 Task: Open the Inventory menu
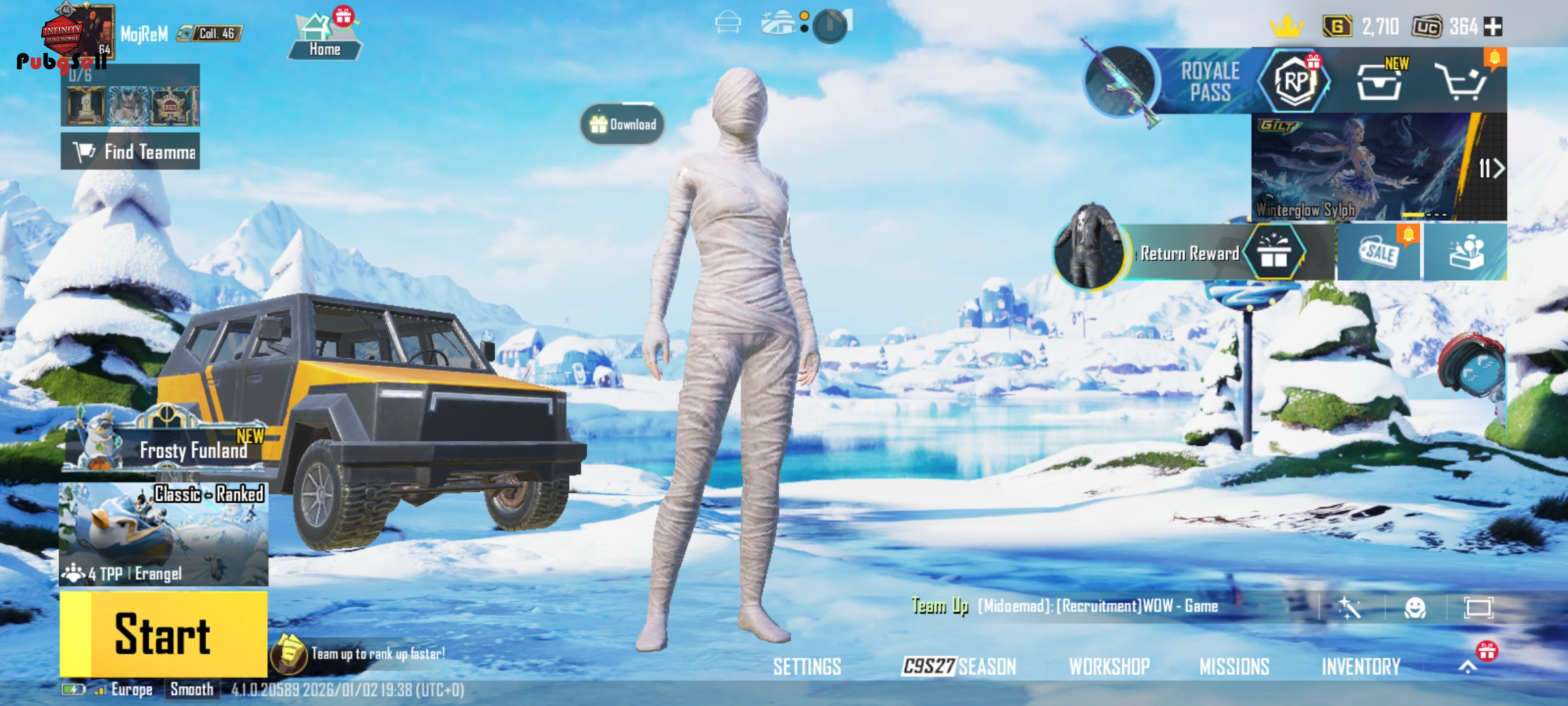pos(1361,667)
